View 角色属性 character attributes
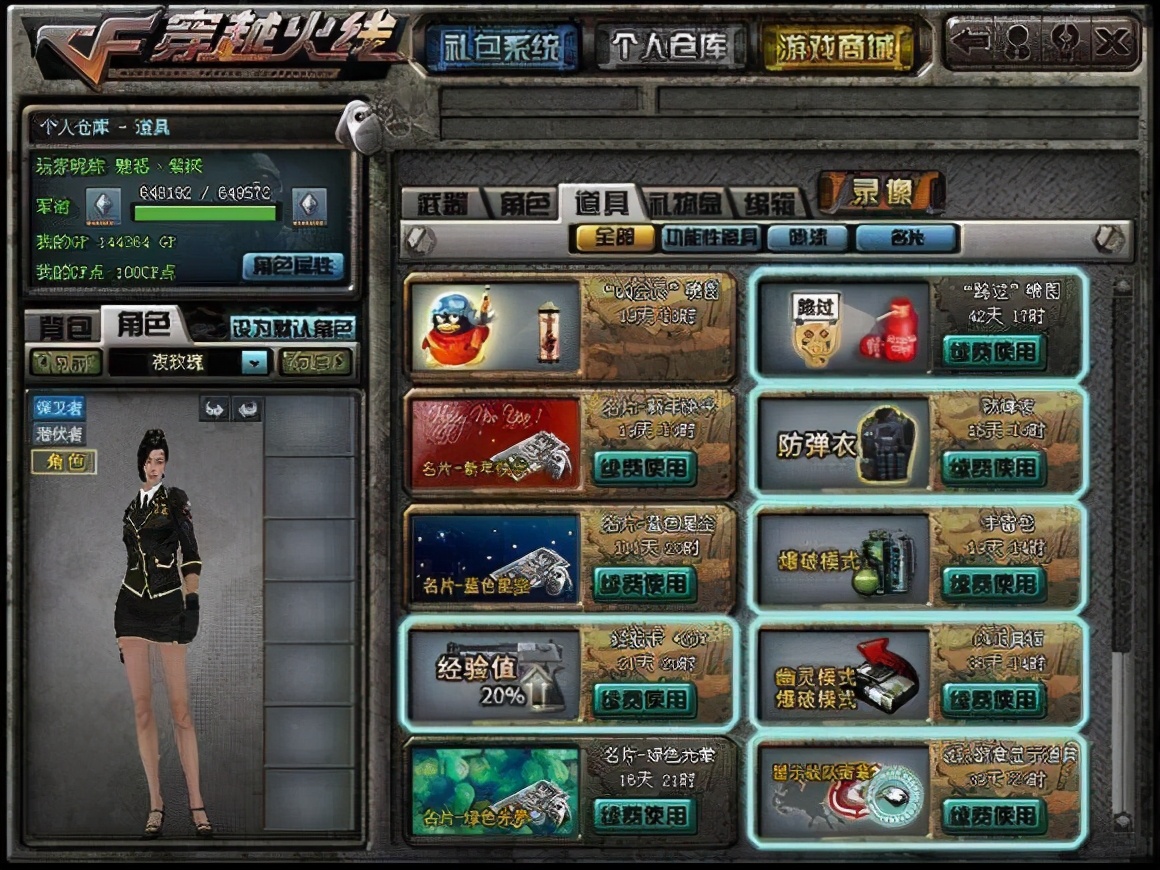Screen dimensions: 1160x870 tap(293, 266)
